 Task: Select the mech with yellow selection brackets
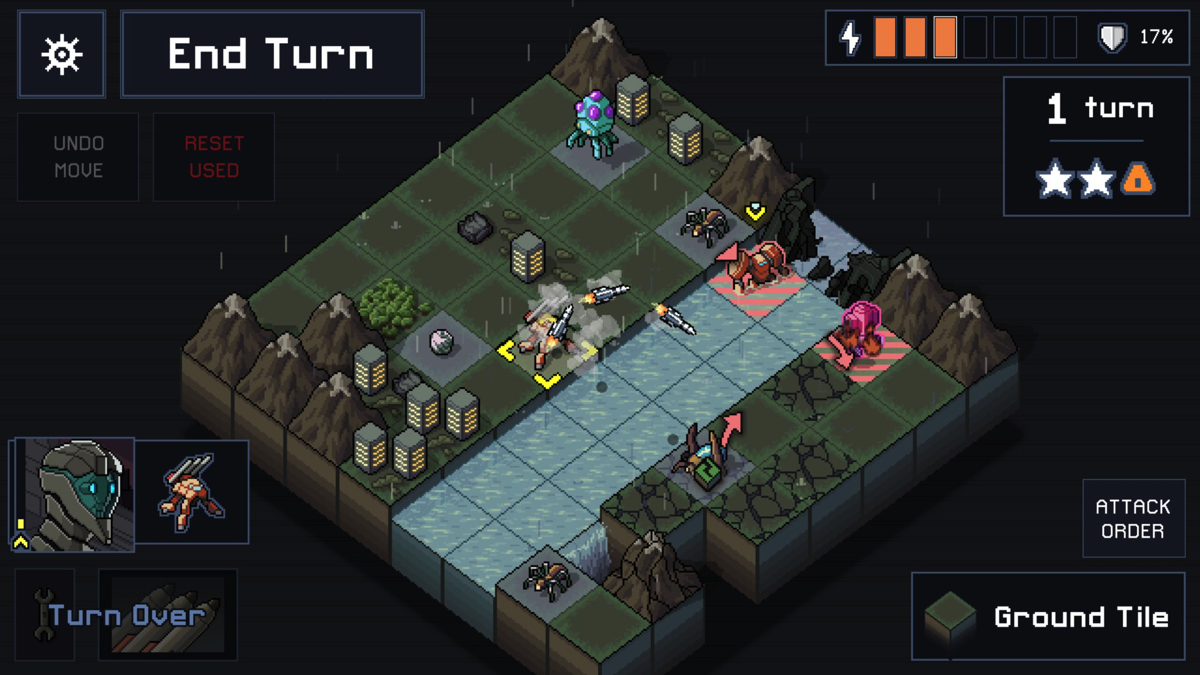[547, 337]
